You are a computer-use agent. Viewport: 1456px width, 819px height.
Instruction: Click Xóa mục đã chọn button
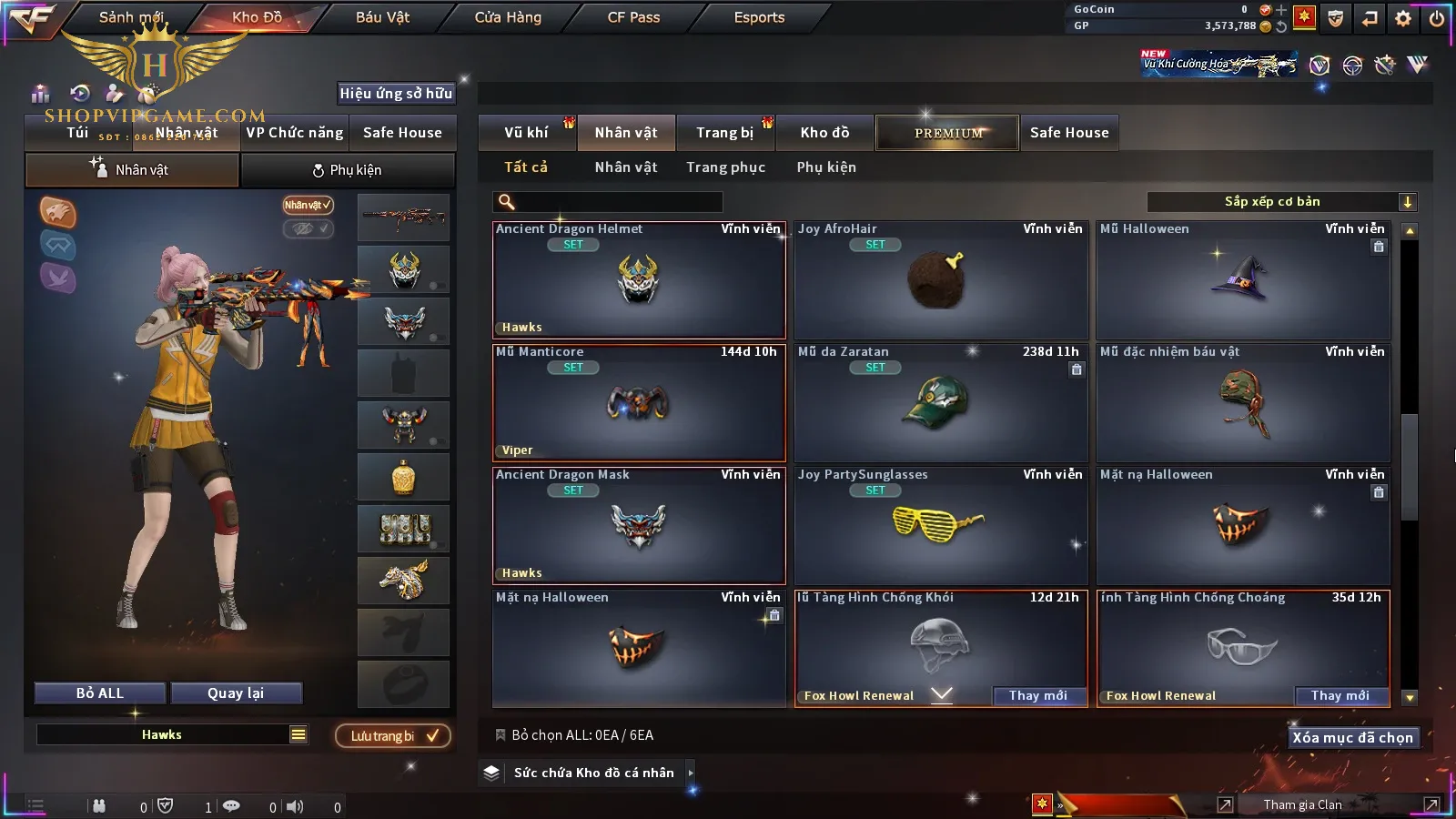(x=1352, y=738)
